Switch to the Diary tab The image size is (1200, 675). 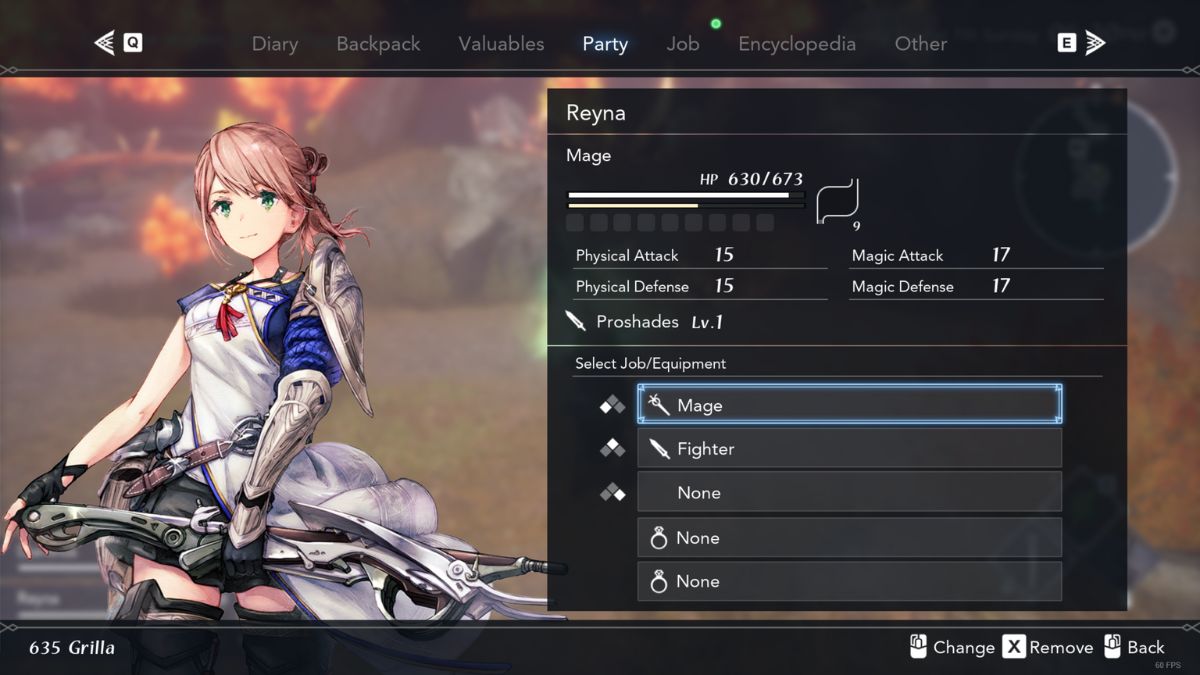point(275,44)
